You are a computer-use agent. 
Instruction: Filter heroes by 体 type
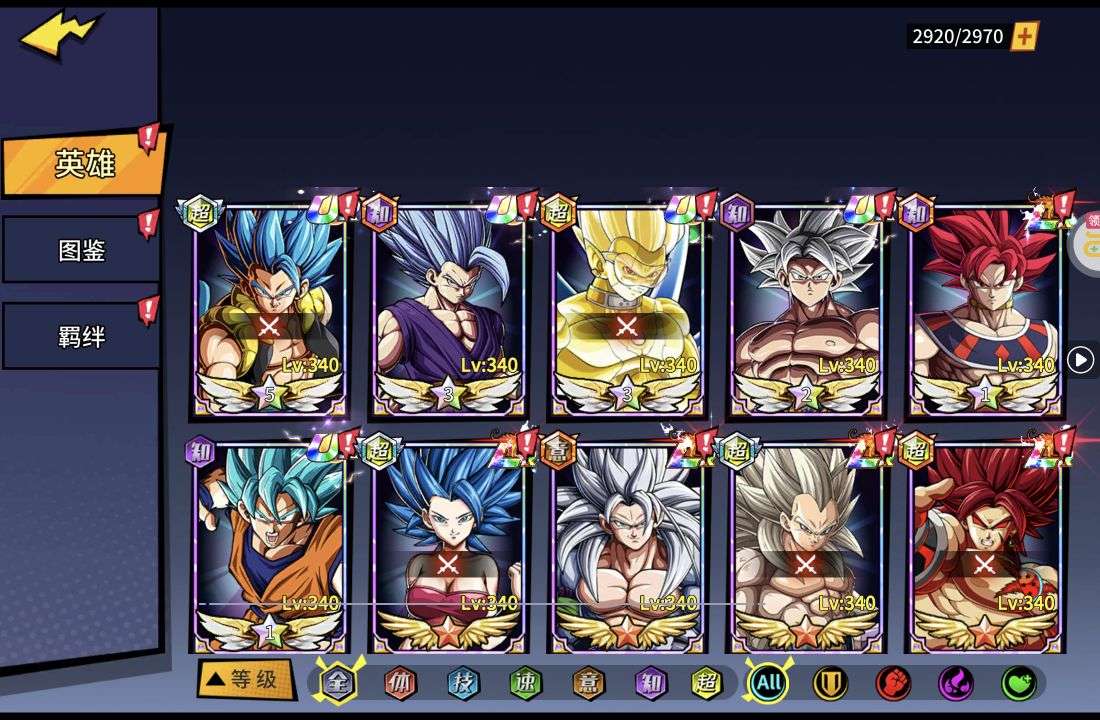click(x=400, y=683)
